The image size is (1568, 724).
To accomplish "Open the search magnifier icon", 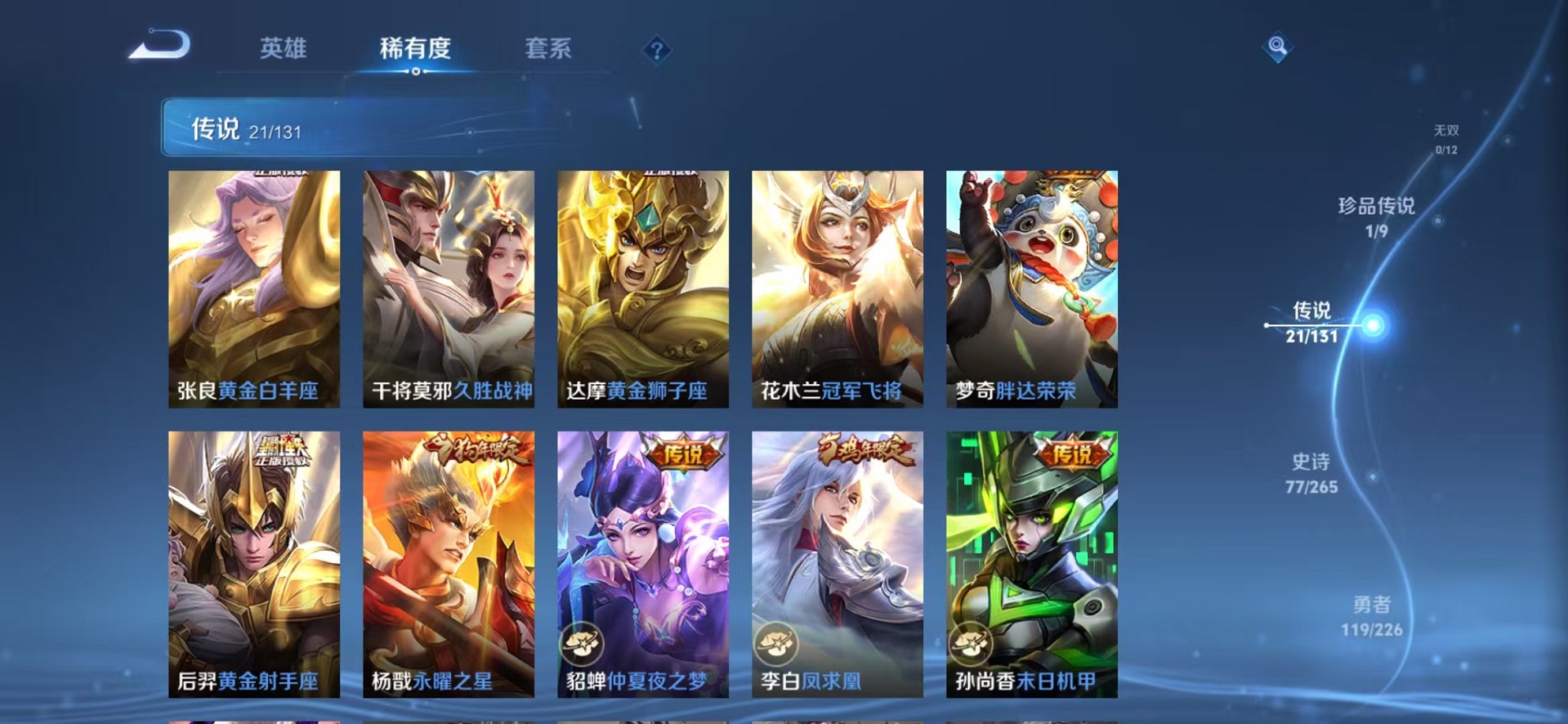I will pyautogui.click(x=1277, y=47).
